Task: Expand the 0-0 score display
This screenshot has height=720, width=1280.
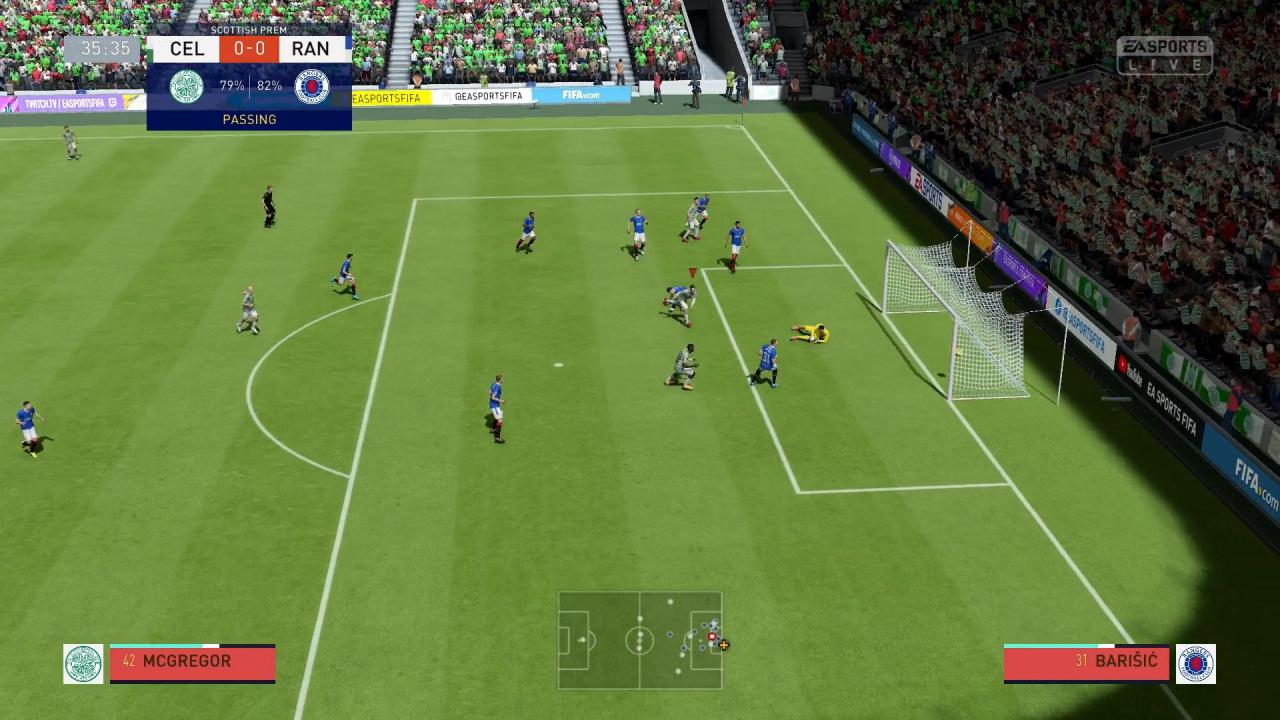Action: click(248, 48)
